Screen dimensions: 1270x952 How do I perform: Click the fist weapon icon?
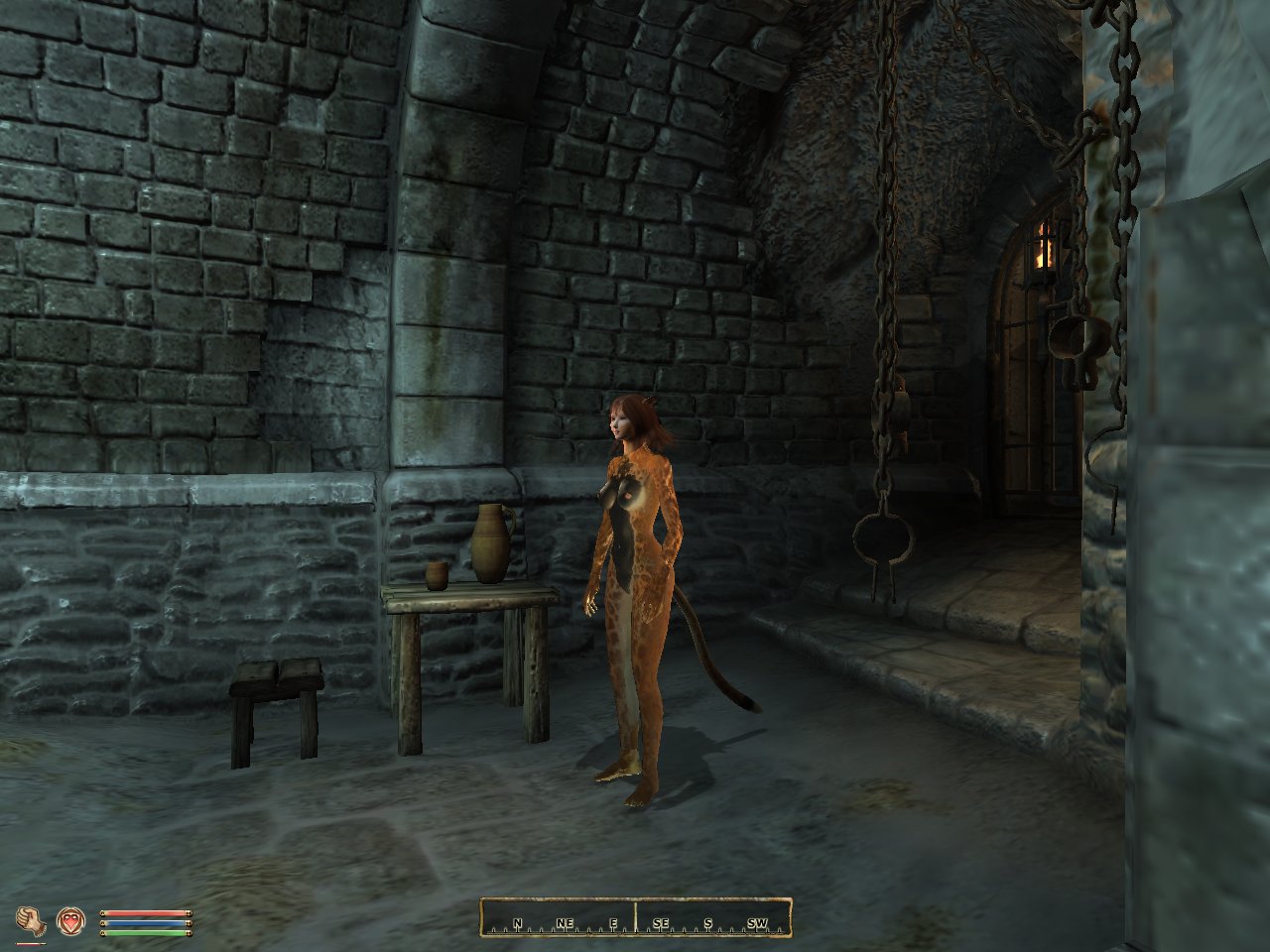30,921
